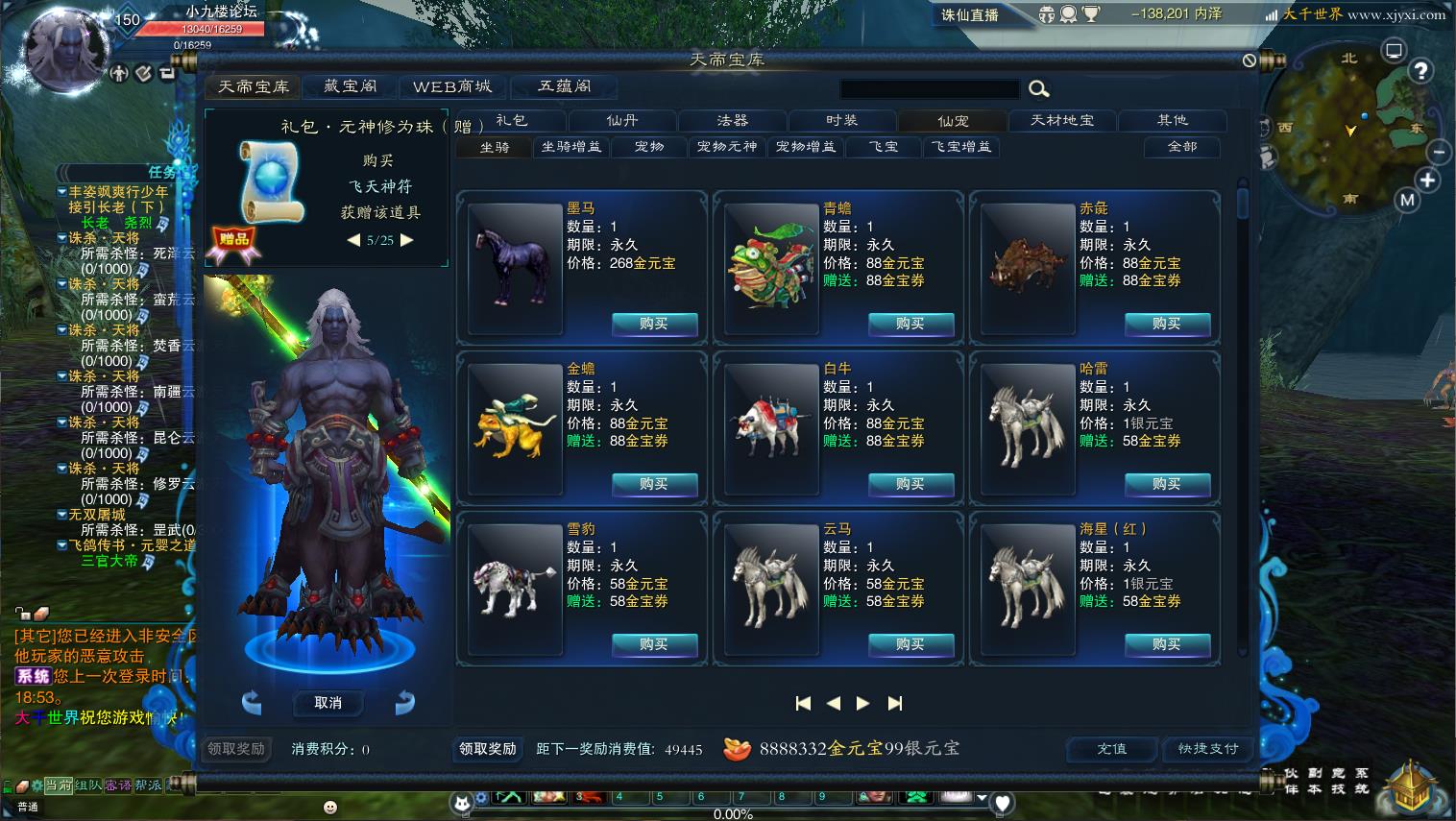The image size is (1456, 821).
Task: Focus the shop search input box
Action: 929,89
